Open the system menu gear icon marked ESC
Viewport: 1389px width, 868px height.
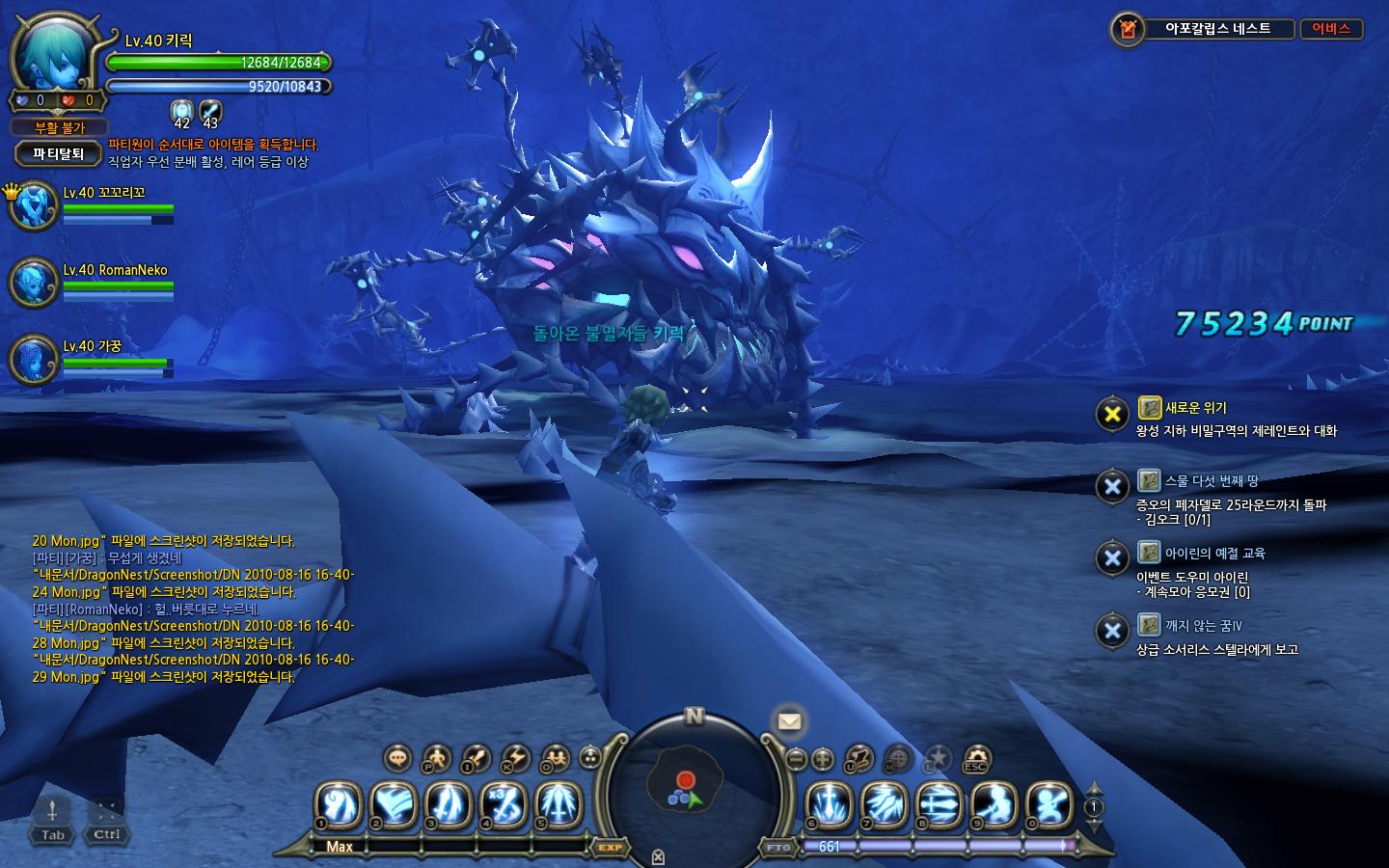[x=977, y=758]
